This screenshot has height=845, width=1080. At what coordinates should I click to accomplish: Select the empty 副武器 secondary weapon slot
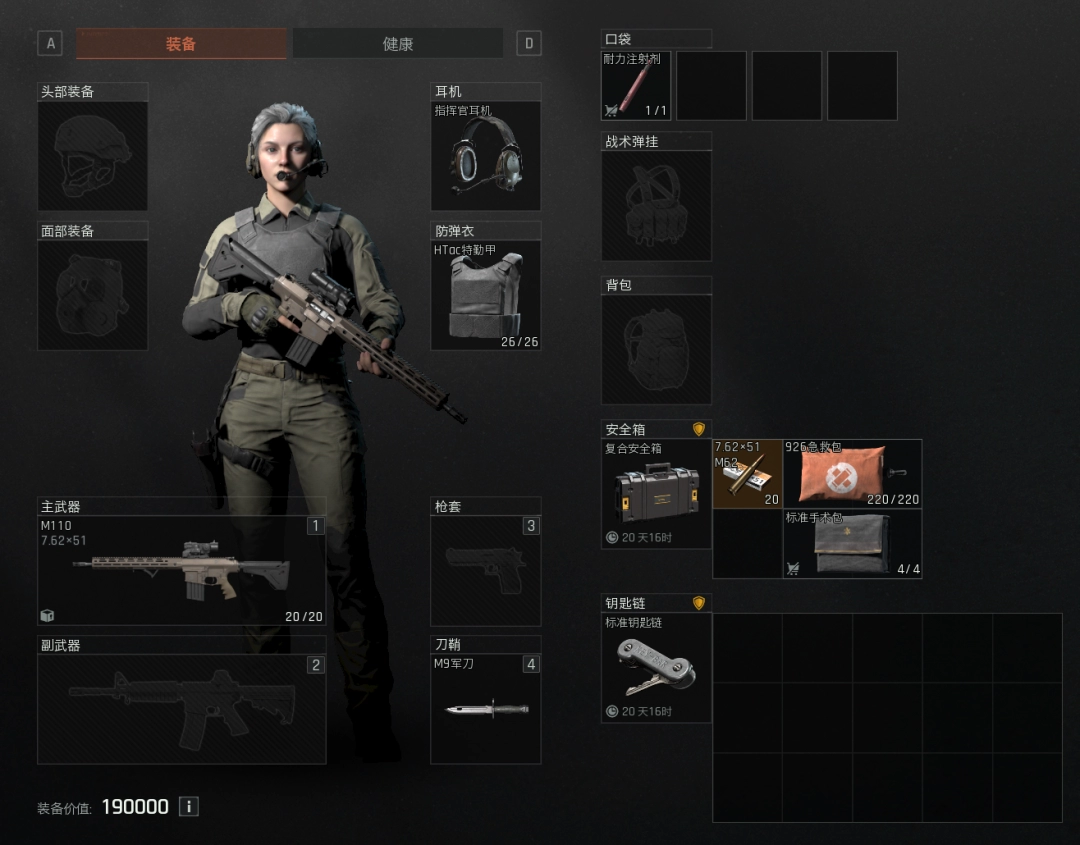point(182,709)
